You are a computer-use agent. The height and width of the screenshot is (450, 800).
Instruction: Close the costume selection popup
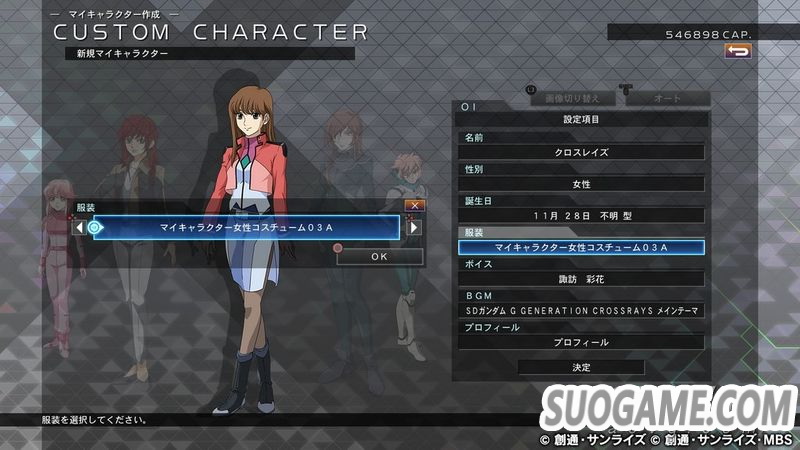[415, 205]
